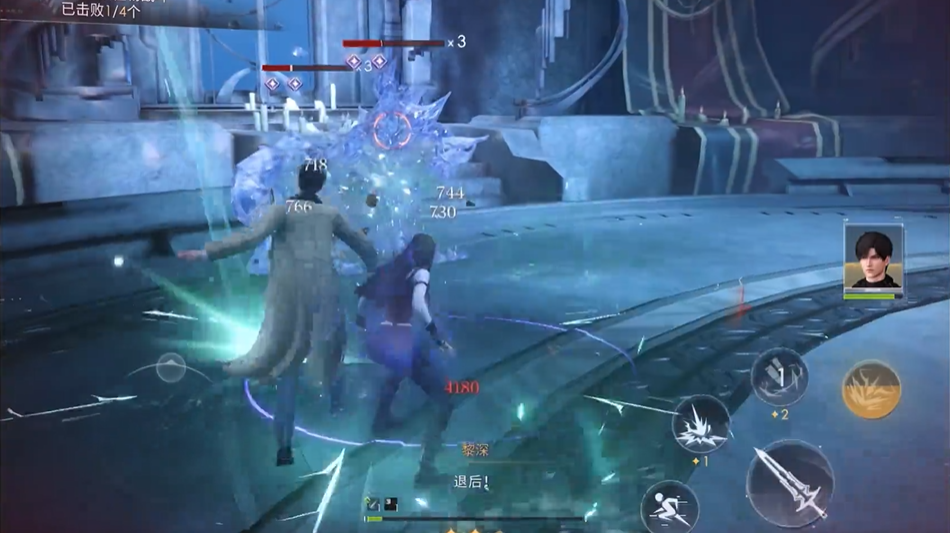Tap the virtual movement joystick knob
Image resolution: width=950 pixels, height=533 pixels.
171,367
